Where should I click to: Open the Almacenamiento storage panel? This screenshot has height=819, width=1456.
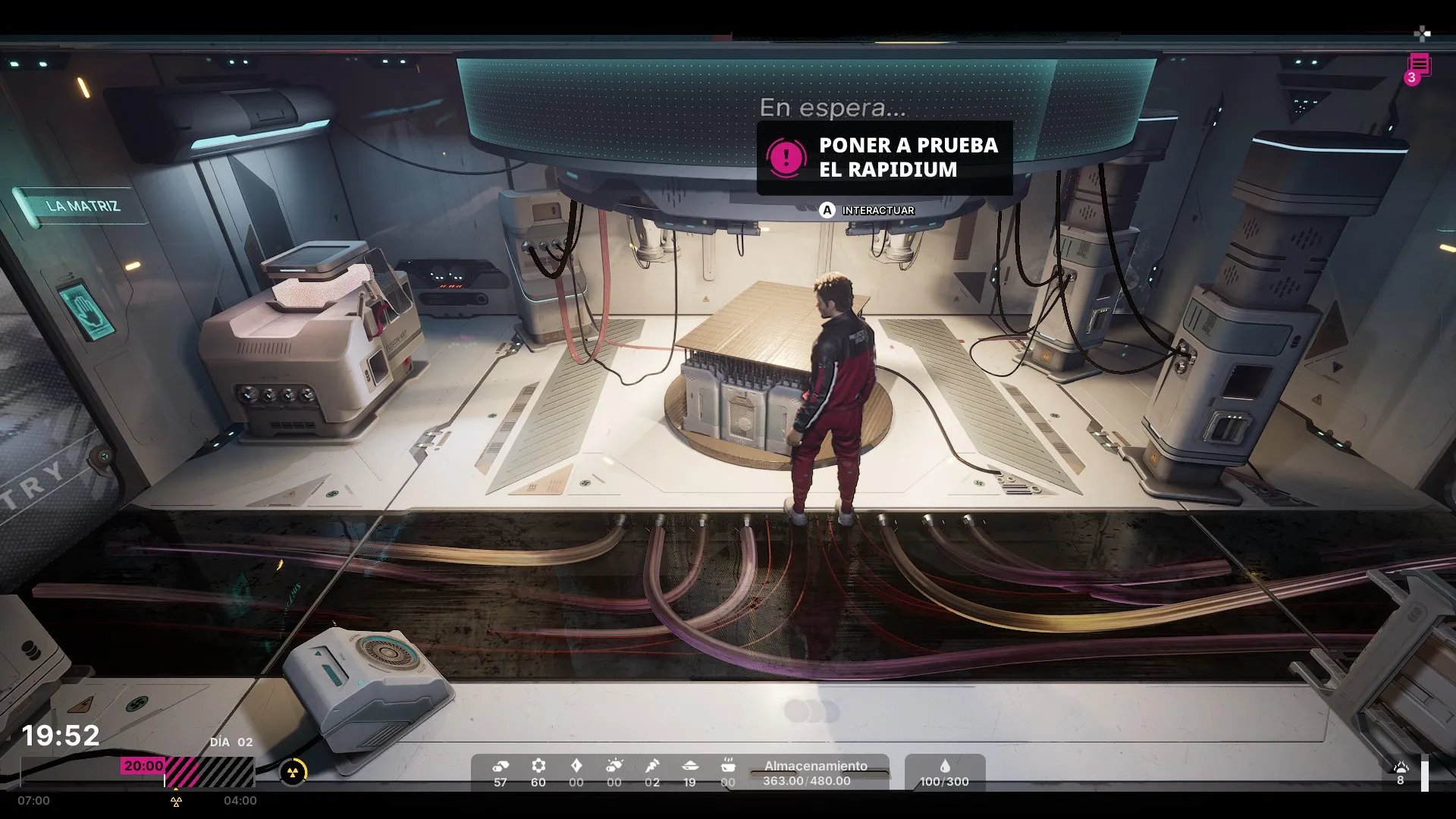[815, 773]
